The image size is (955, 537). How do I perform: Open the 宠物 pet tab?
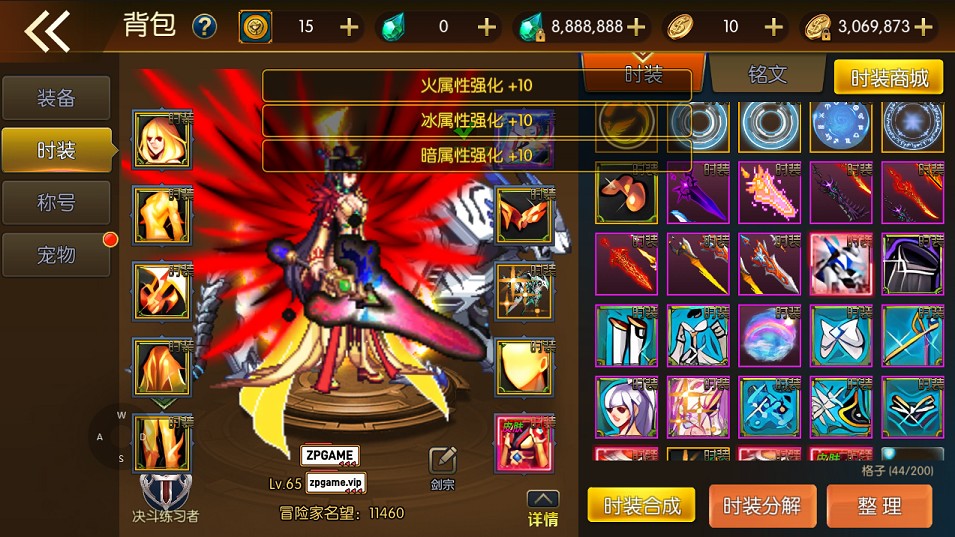pyautogui.click(x=56, y=255)
